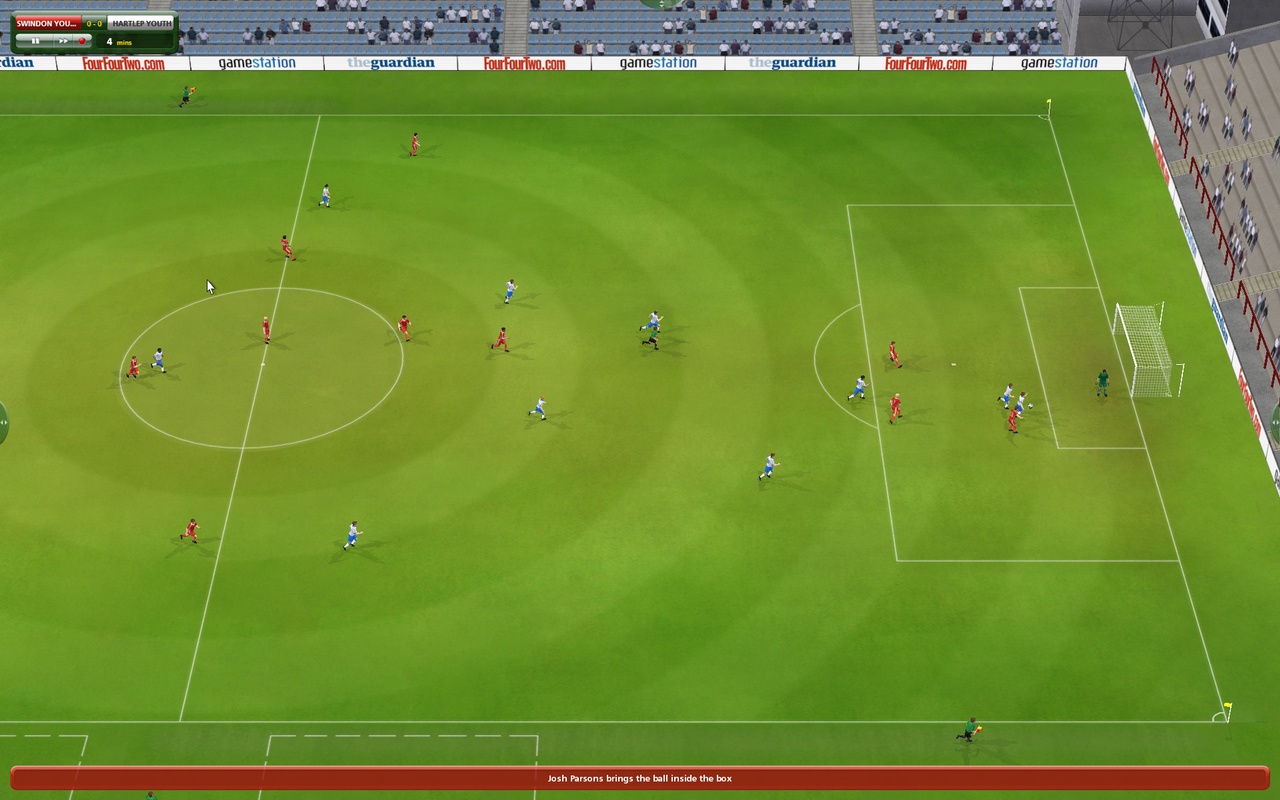Image resolution: width=1280 pixels, height=800 pixels.
Task: Click the gamestation advertising board logo
Action: click(258, 61)
